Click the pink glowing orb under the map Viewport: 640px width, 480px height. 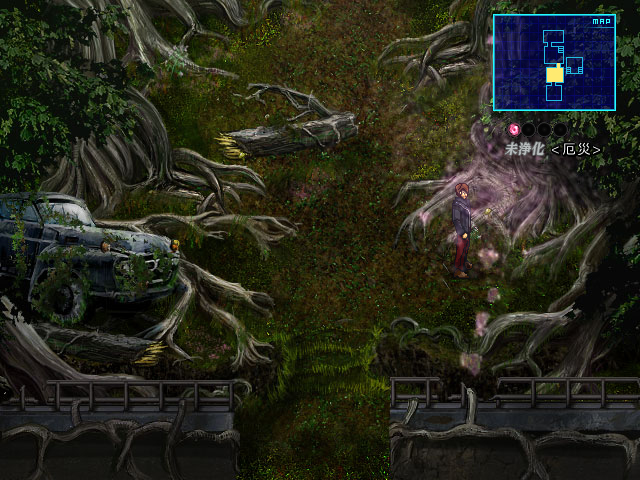[x=515, y=129]
